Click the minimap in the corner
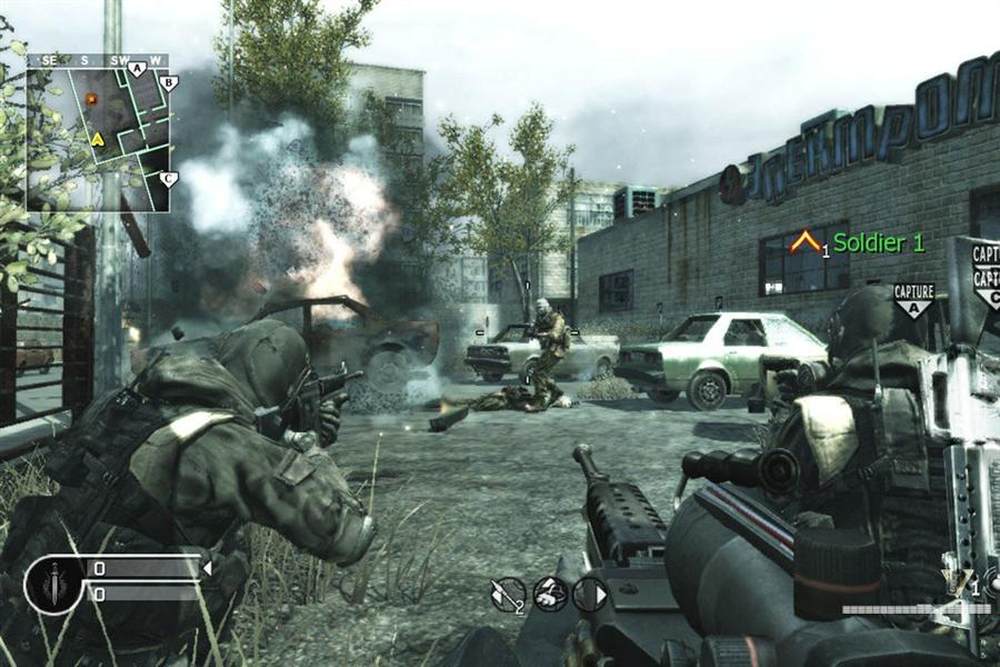The width and height of the screenshot is (1000, 667). coord(98,132)
